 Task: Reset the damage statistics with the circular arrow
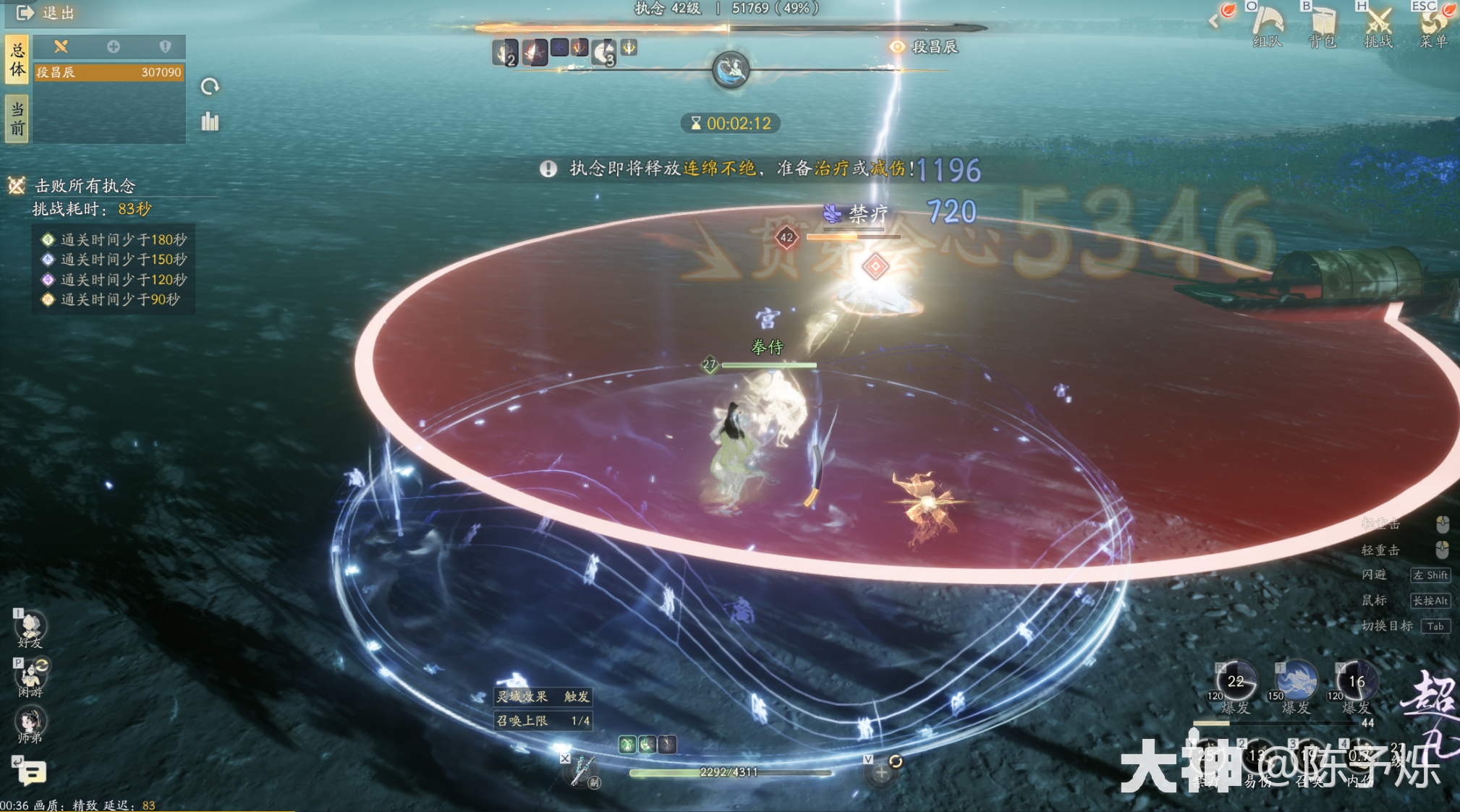210,87
